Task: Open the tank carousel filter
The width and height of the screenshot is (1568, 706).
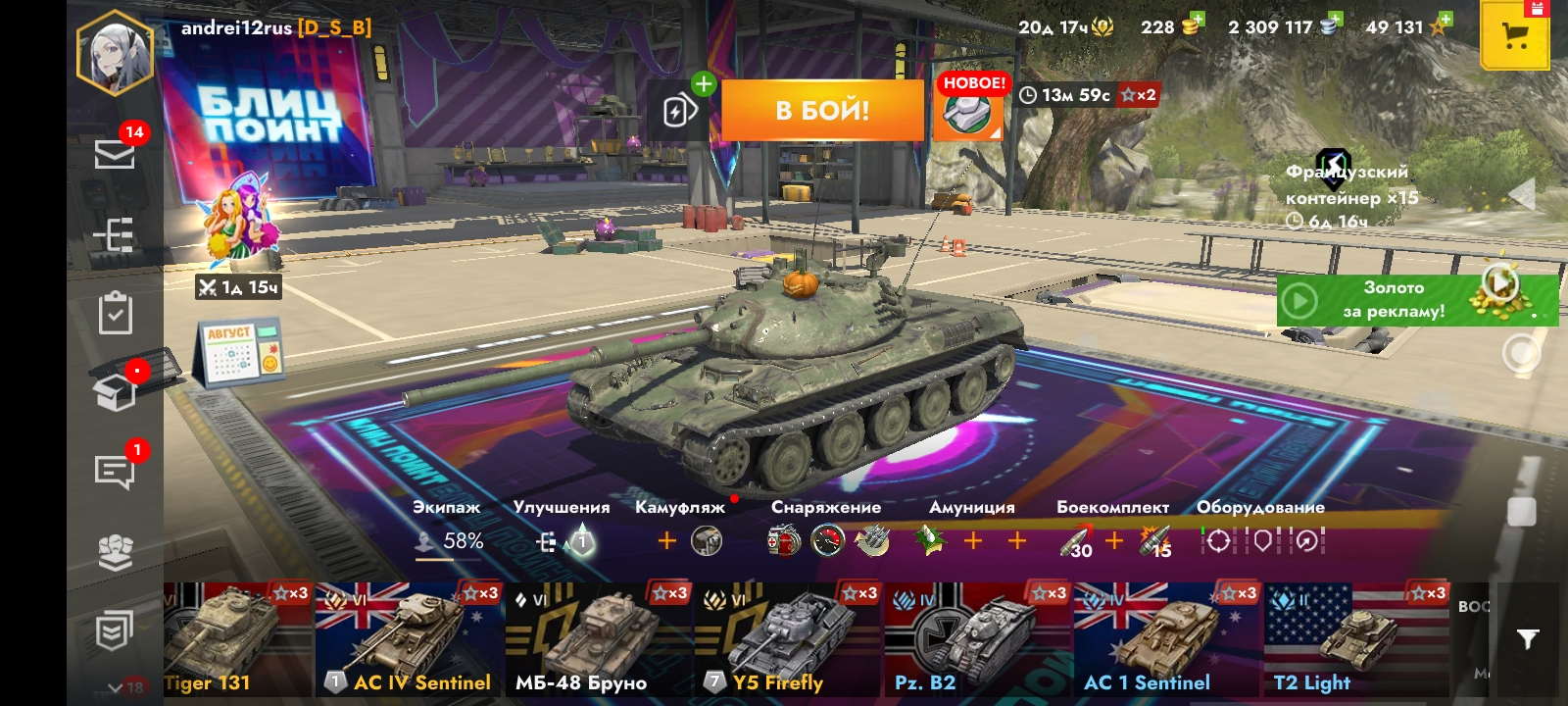Action: tap(1527, 639)
